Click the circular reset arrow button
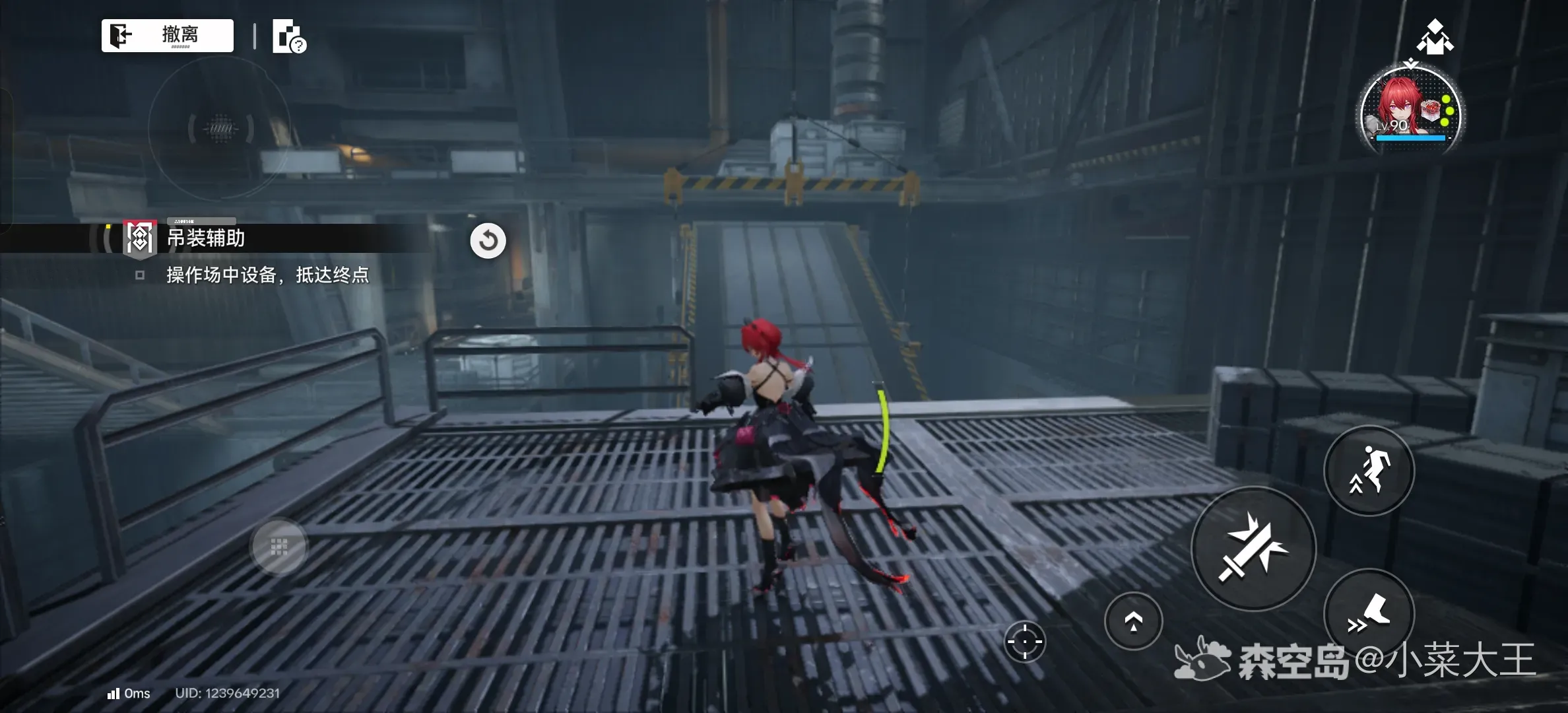The image size is (1568, 713). point(488,240)
